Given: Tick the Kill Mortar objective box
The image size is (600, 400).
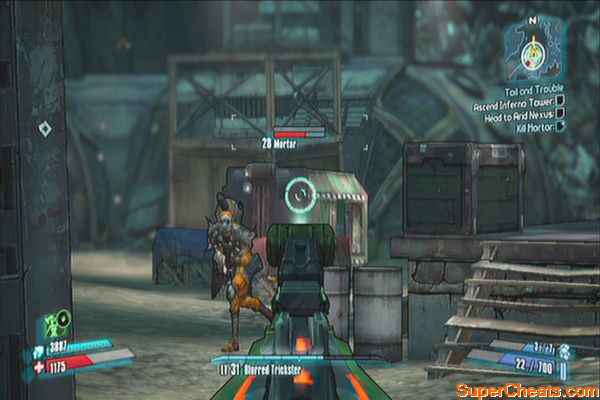Looking at the screenshot, I should coord(561,126).
